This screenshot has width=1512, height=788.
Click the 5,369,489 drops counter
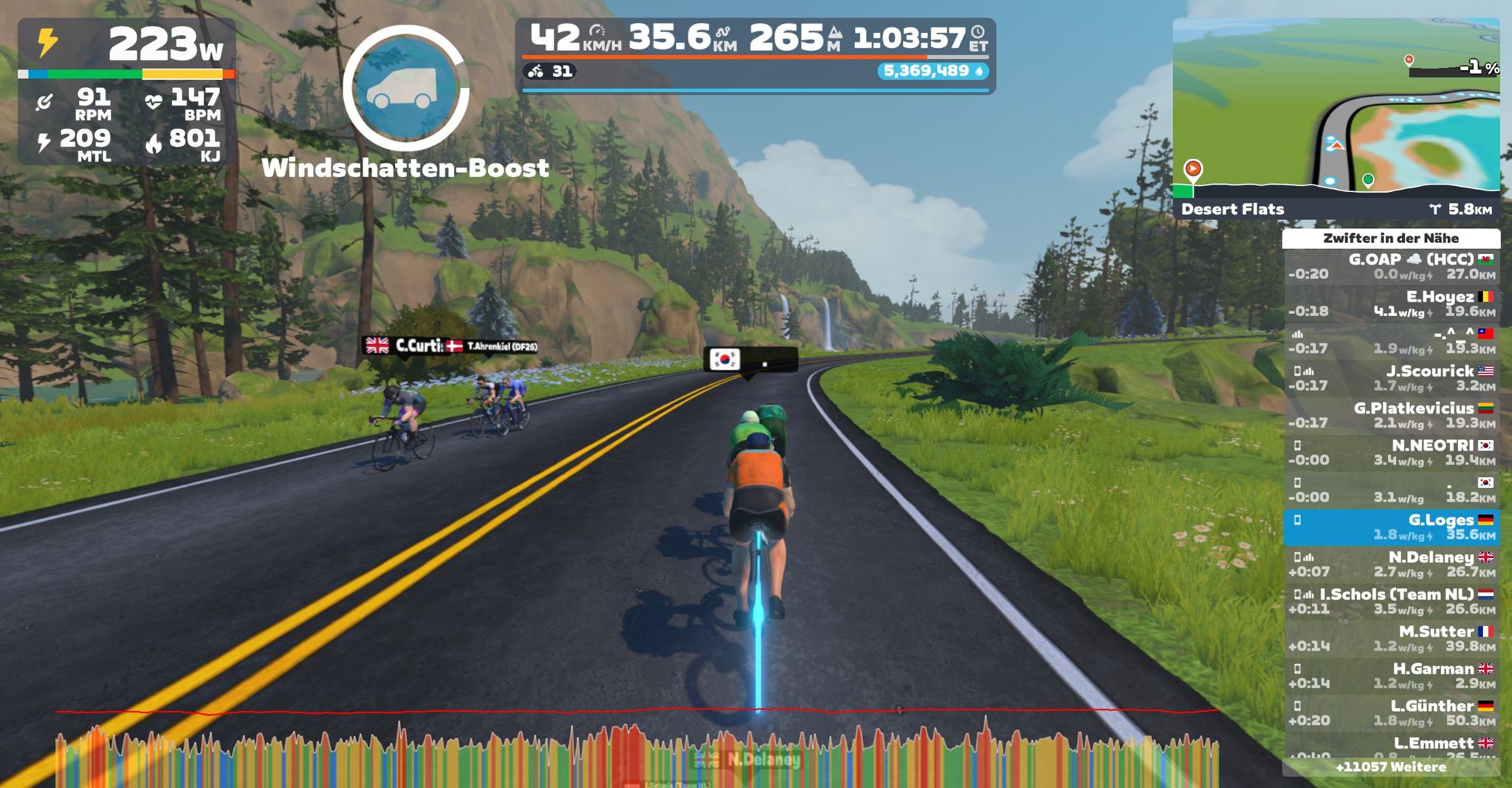point(932,71)
